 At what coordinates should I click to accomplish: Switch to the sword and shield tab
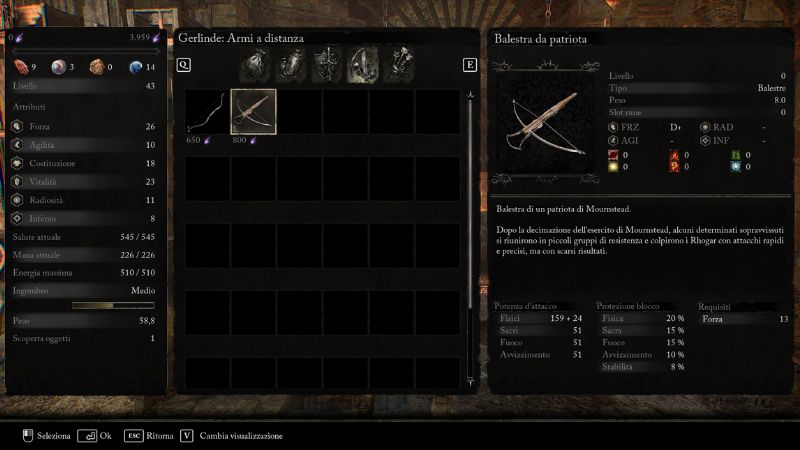(x=326, y=65)
